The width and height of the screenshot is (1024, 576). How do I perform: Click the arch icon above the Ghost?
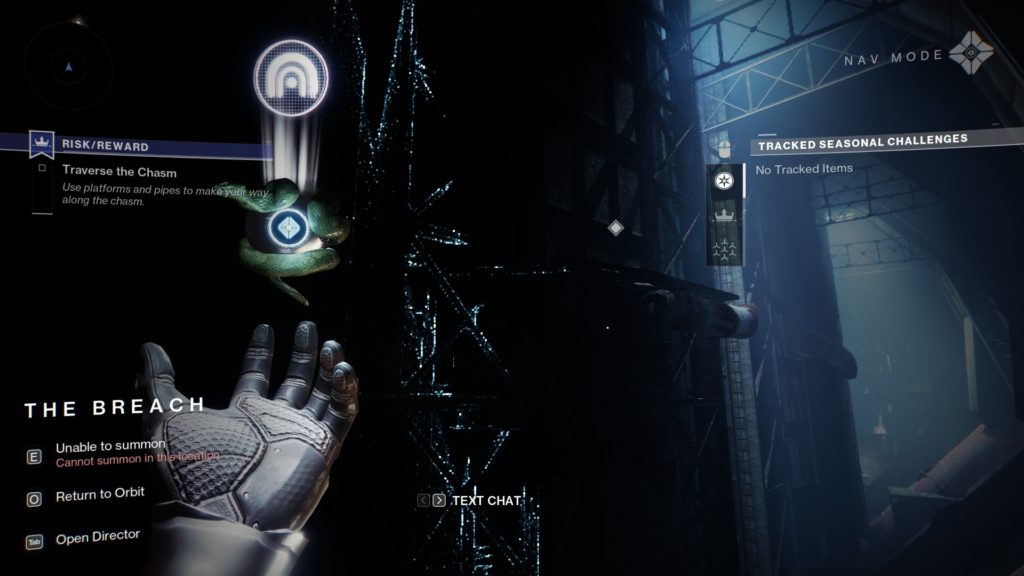click(x=291, y=77)
